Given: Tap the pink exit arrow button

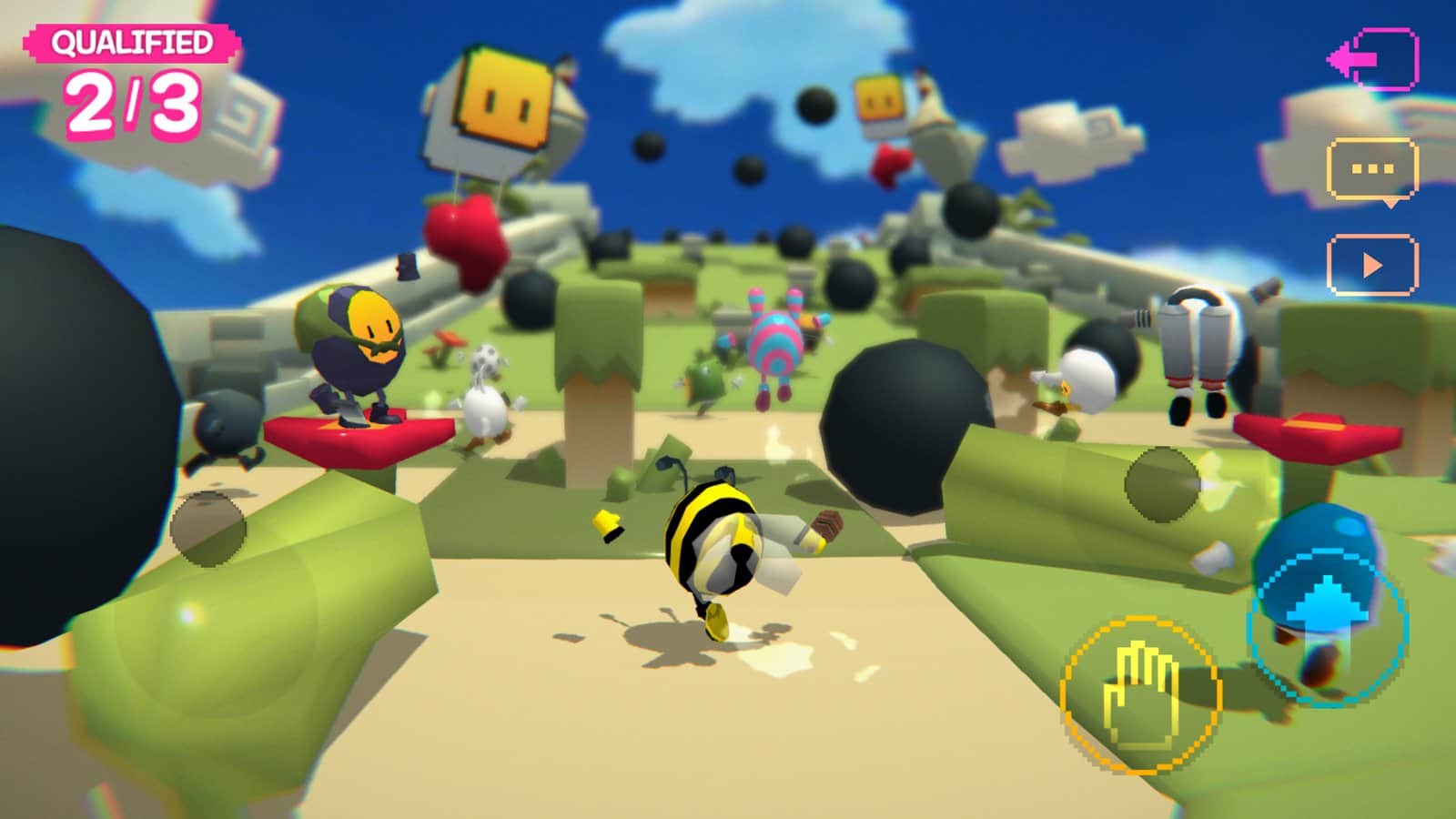Looking at the screenshot, I should tap(1373, 59).
